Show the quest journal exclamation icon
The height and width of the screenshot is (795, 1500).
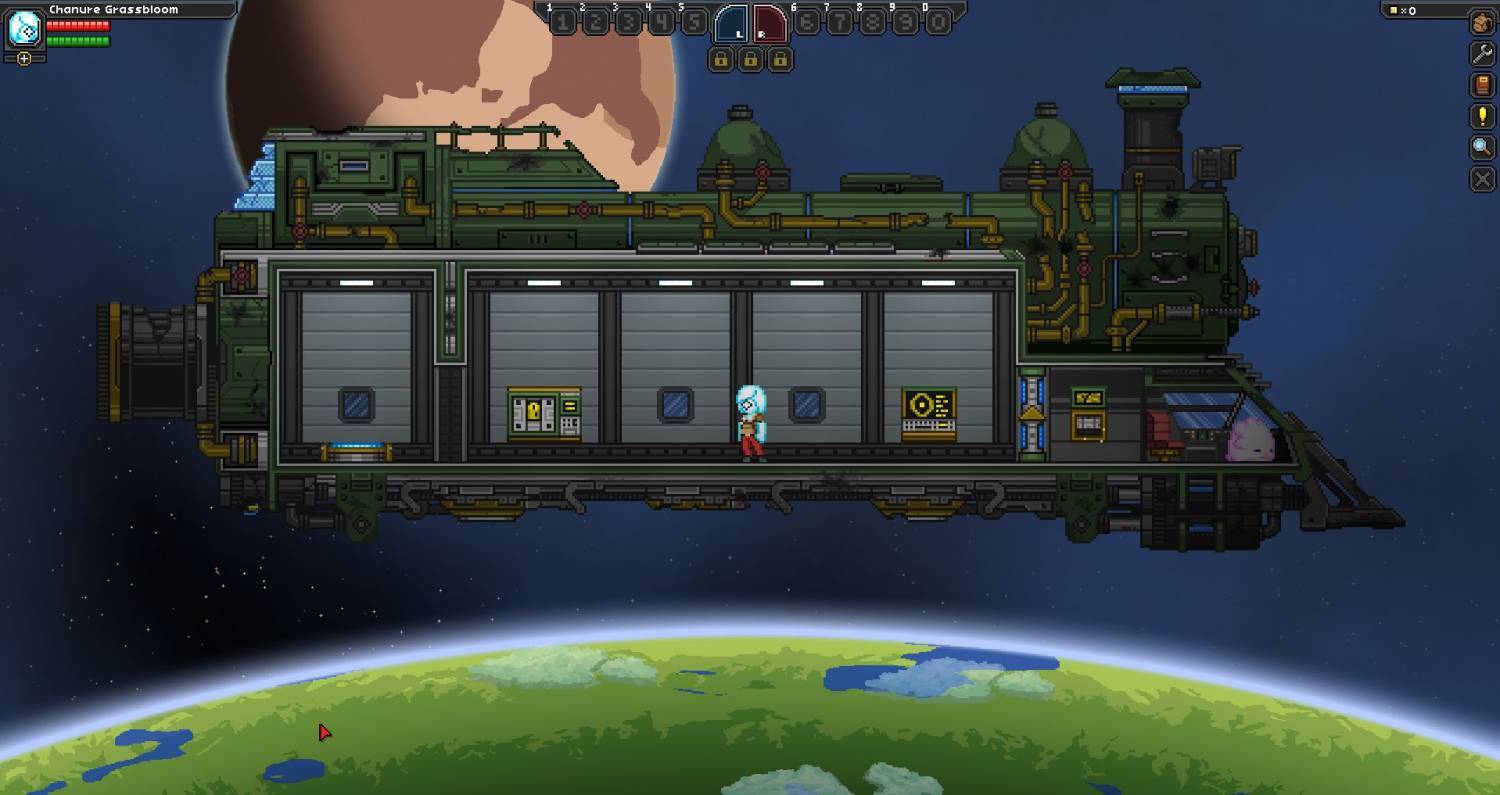(x=1482, y=116)
